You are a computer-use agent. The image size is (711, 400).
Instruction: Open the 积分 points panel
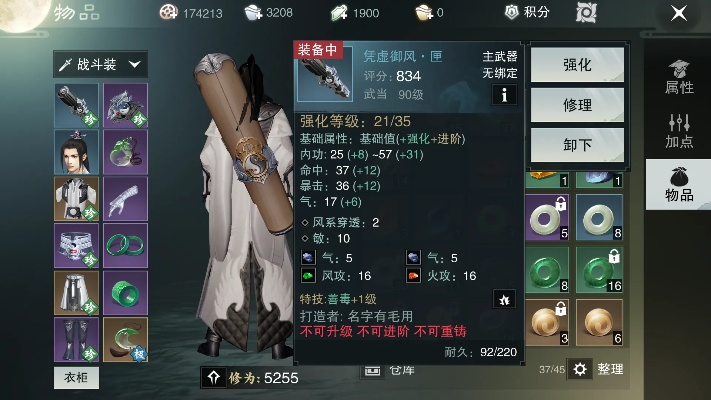(529, 12)
